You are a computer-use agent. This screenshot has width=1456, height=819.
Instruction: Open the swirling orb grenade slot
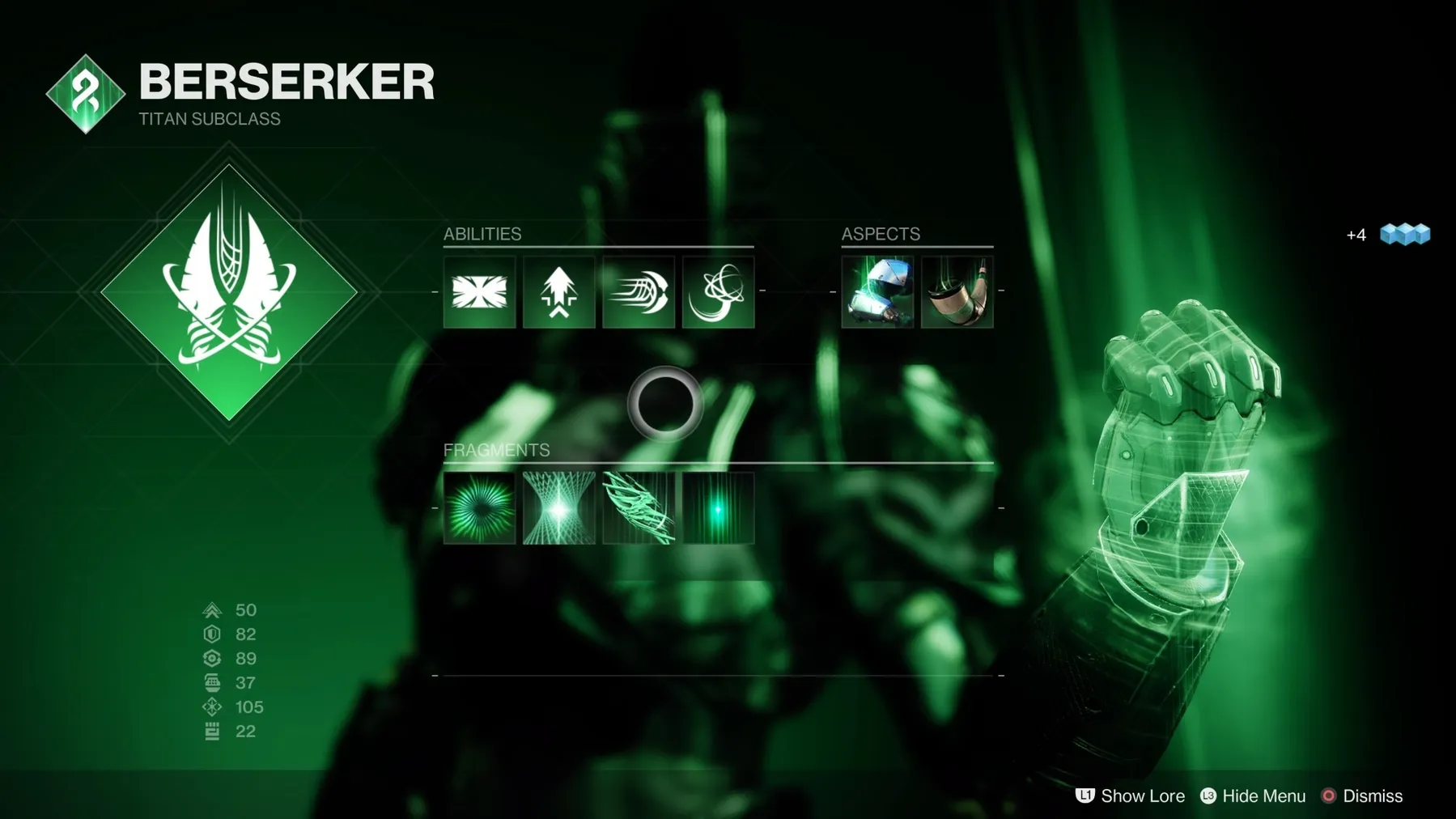[718, 292]
